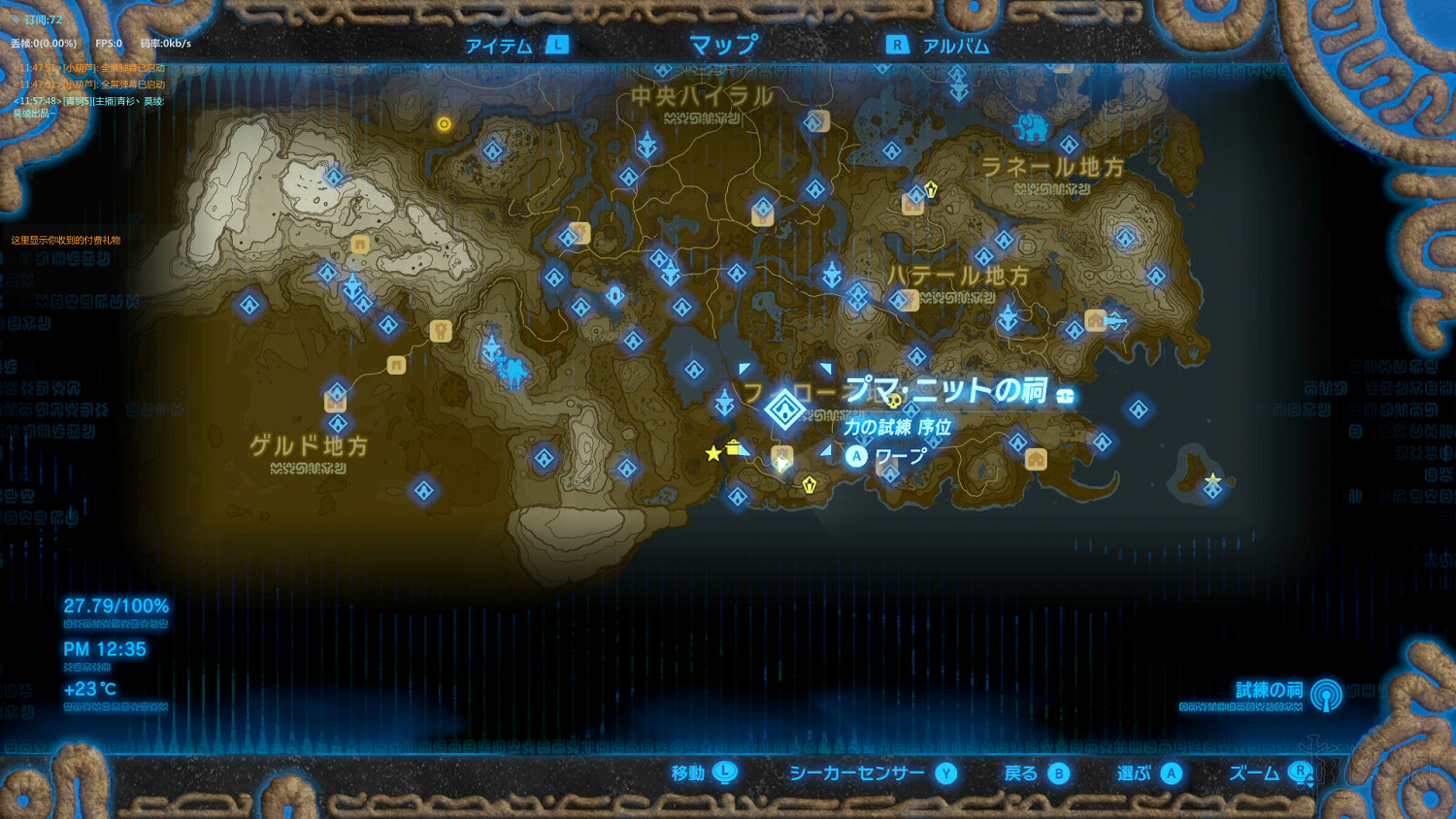Toggle the star pin on the eastern island
The width and height of the screenshot is (1456, 819).
pyautogui.click(x=1212, y=477)
